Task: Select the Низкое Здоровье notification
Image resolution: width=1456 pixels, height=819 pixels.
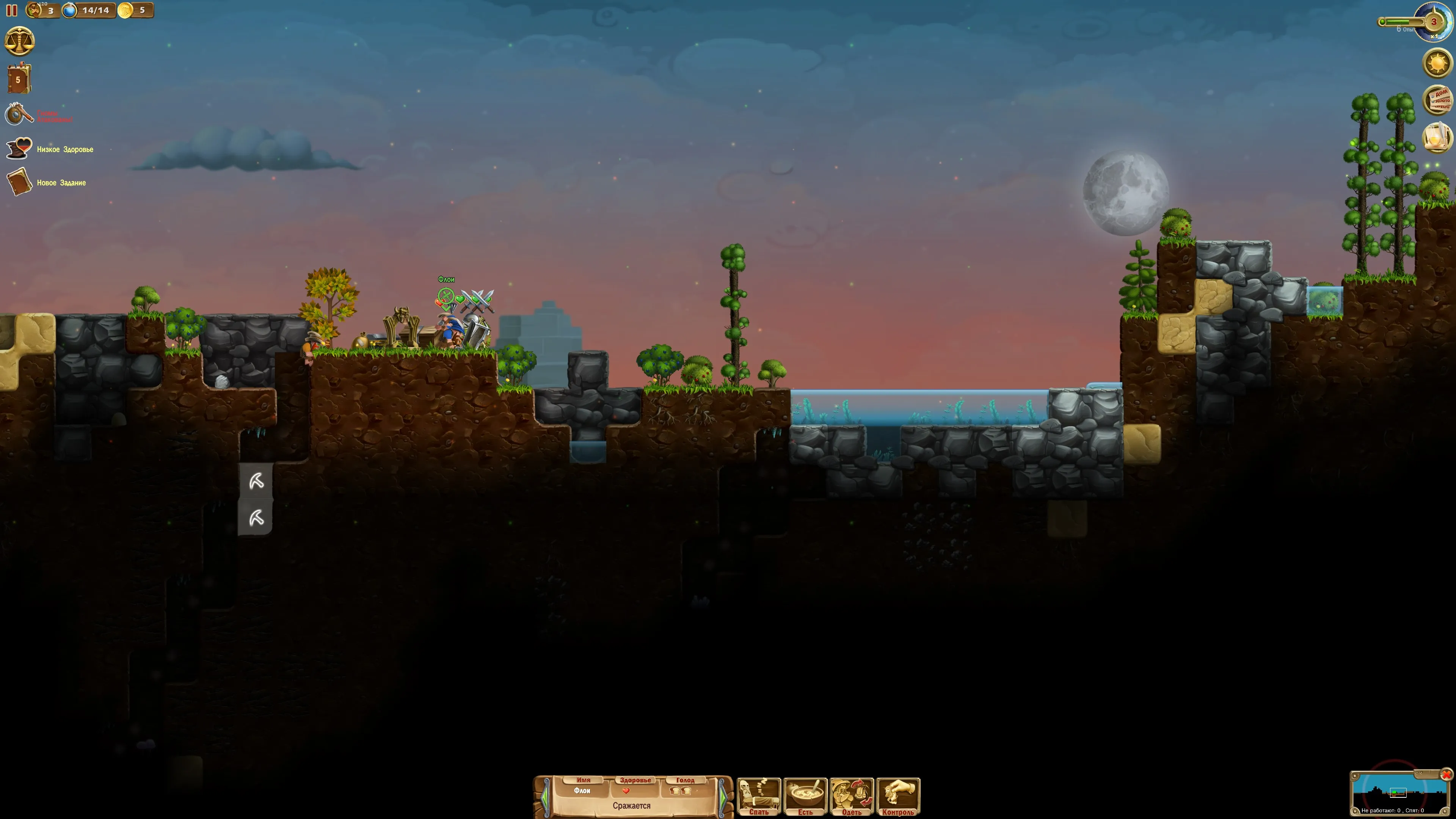Action: (x=64, y=149)
